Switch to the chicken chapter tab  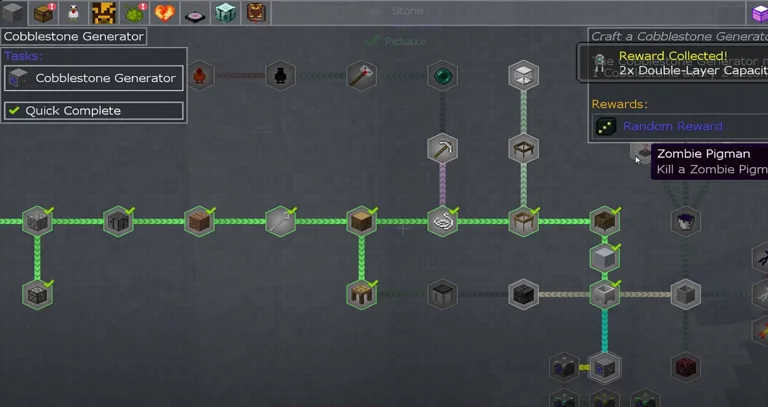point(73,13)
